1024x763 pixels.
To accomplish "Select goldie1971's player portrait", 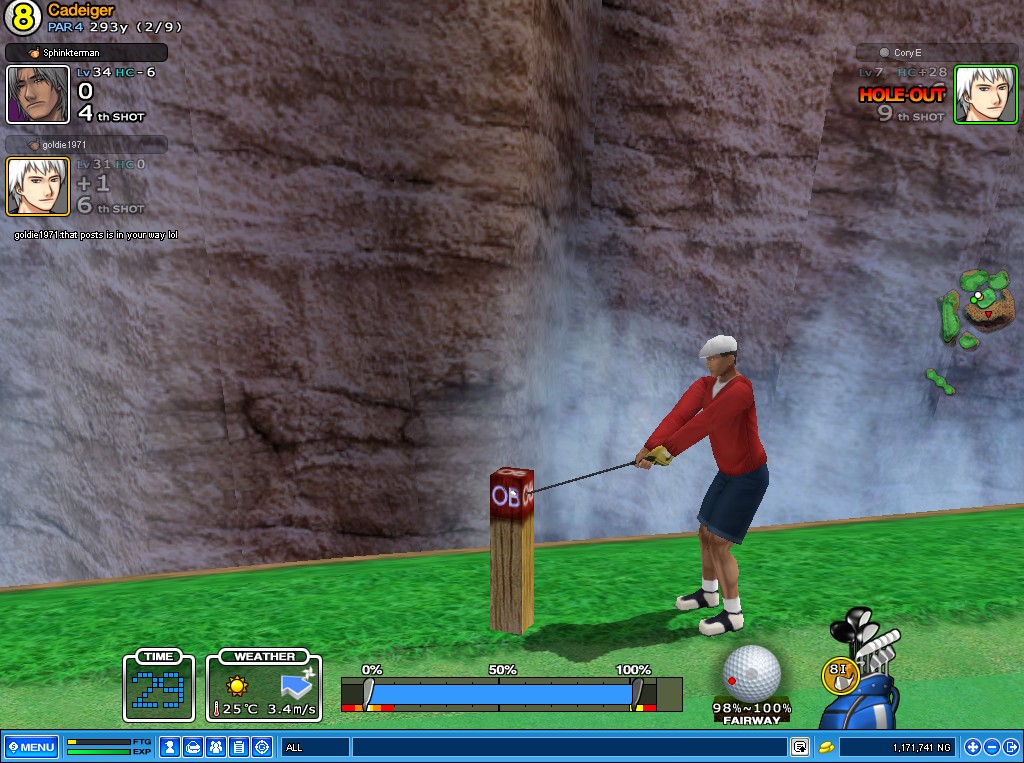I will pyautogui.click(x=38, y=187).
